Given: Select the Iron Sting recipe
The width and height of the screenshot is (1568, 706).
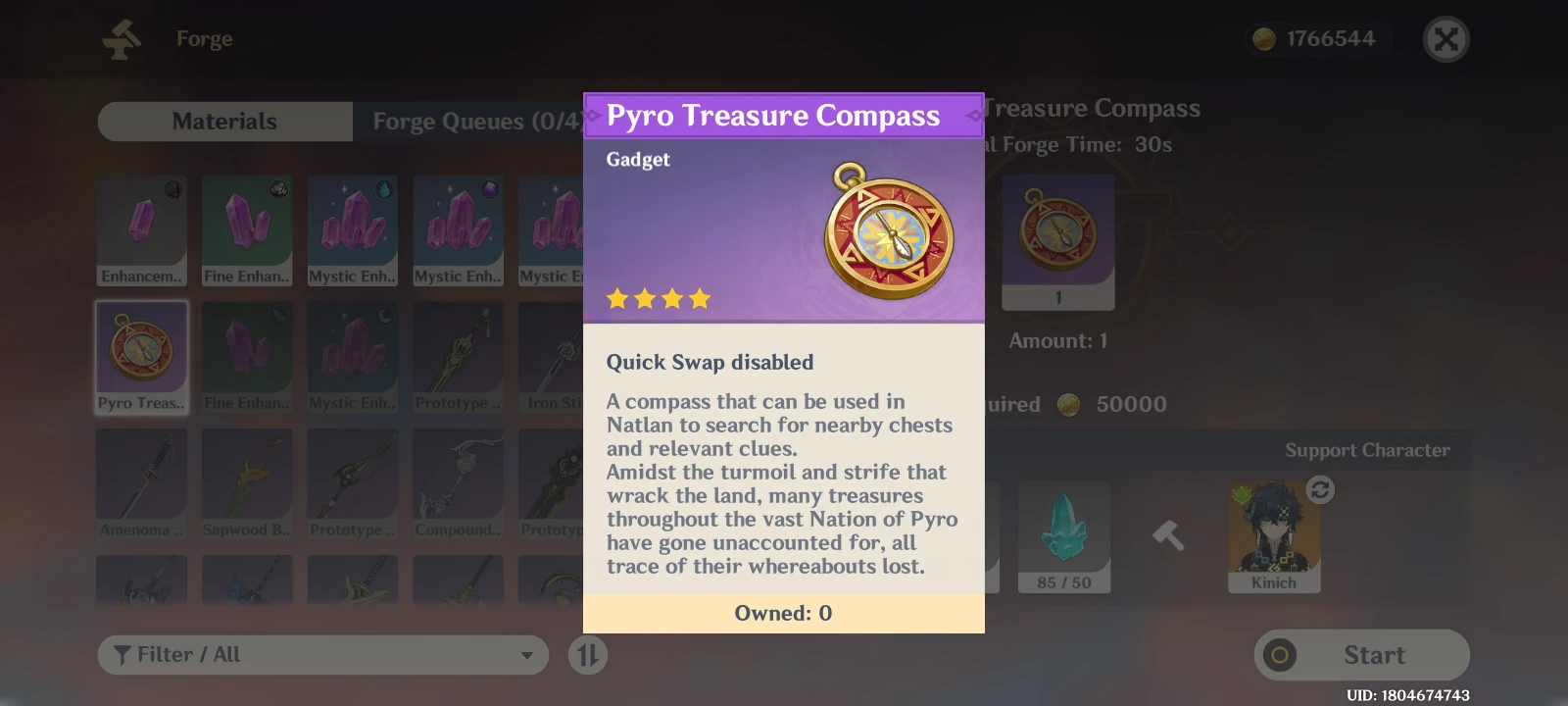Looking at the screenshot, I should (561, 355).
